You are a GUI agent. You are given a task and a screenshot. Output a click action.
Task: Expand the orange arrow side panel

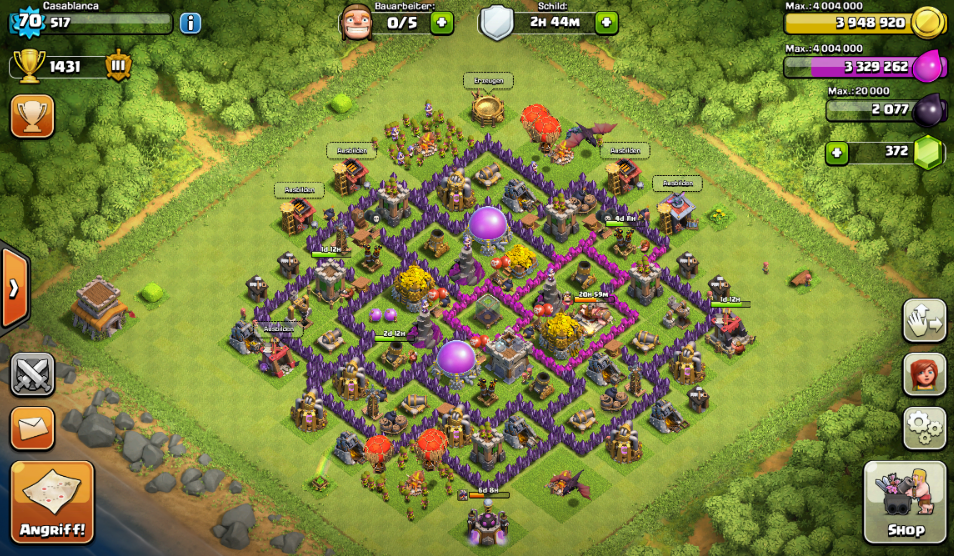[14, 289]
